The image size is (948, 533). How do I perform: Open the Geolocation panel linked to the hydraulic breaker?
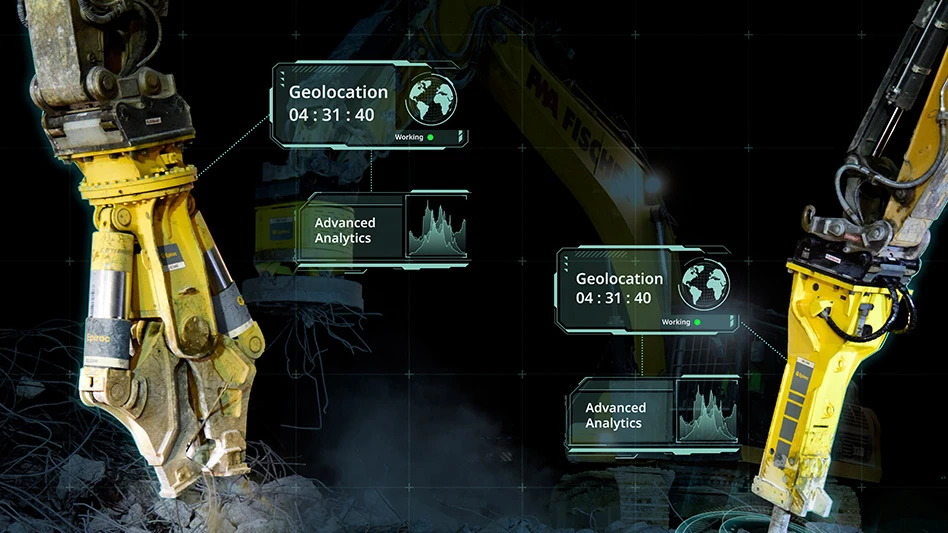click(648, 289)
